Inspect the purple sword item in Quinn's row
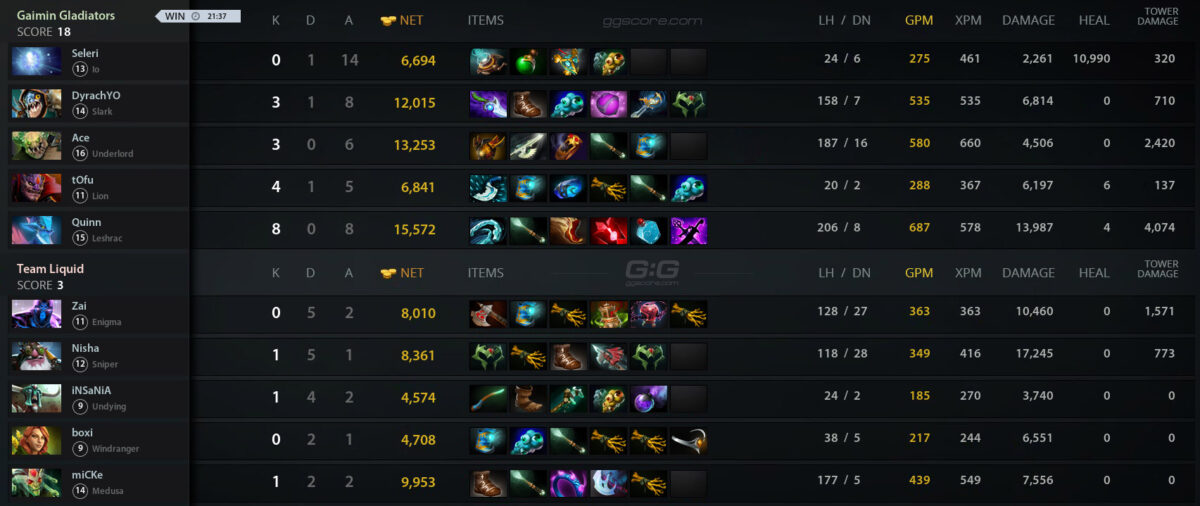 click(688, 231)
